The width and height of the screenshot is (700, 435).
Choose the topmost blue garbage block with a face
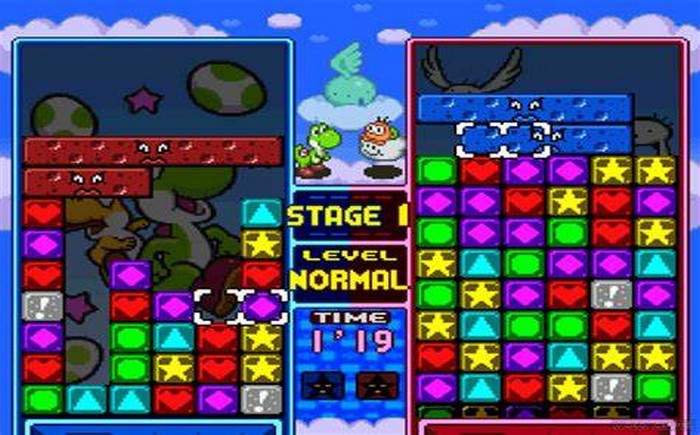click(x=525, y=108)
